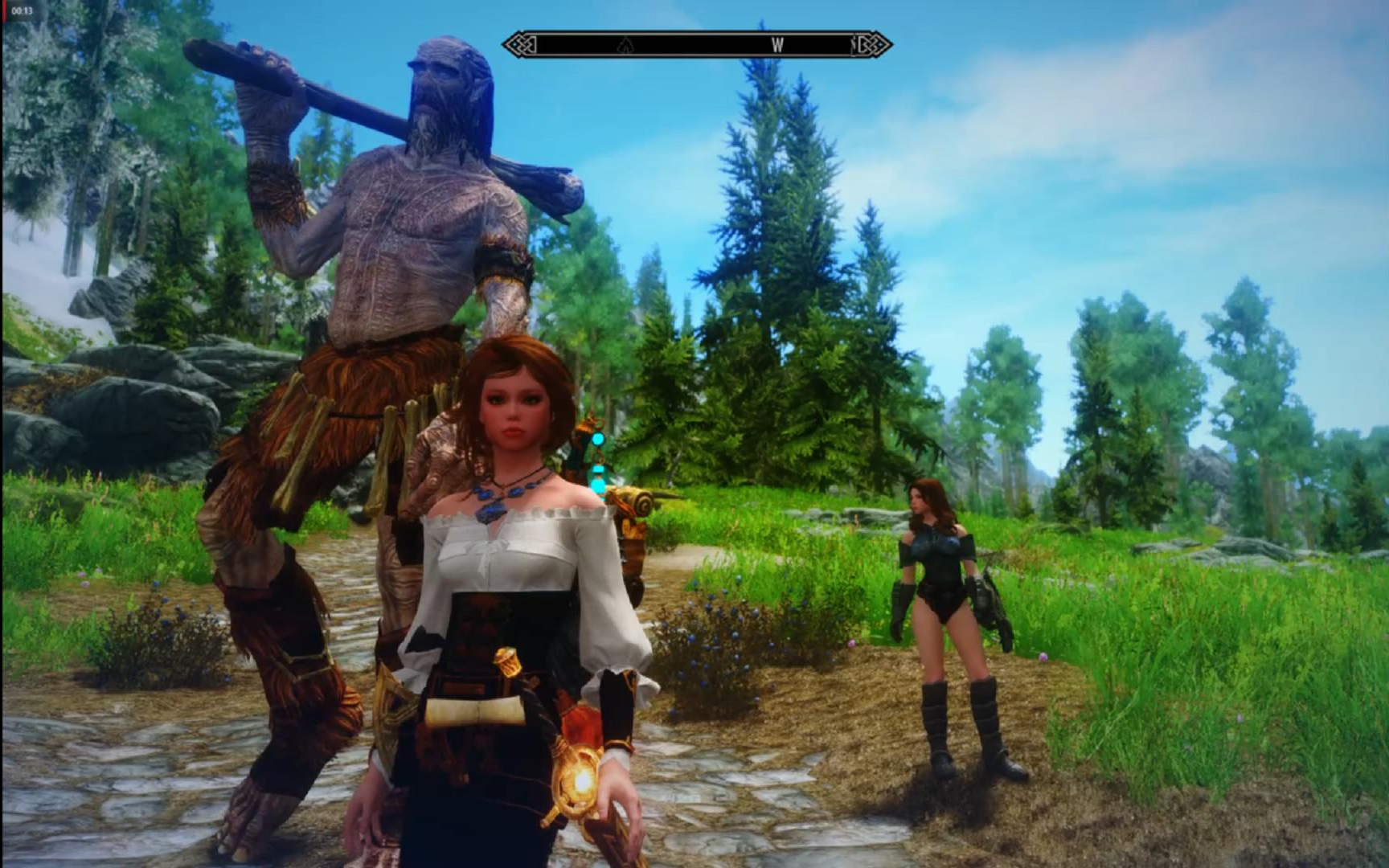The width and height of the screenshot is (1389, 868).
Task: Select the faint location marker on the compass
Action: (625, 46)
